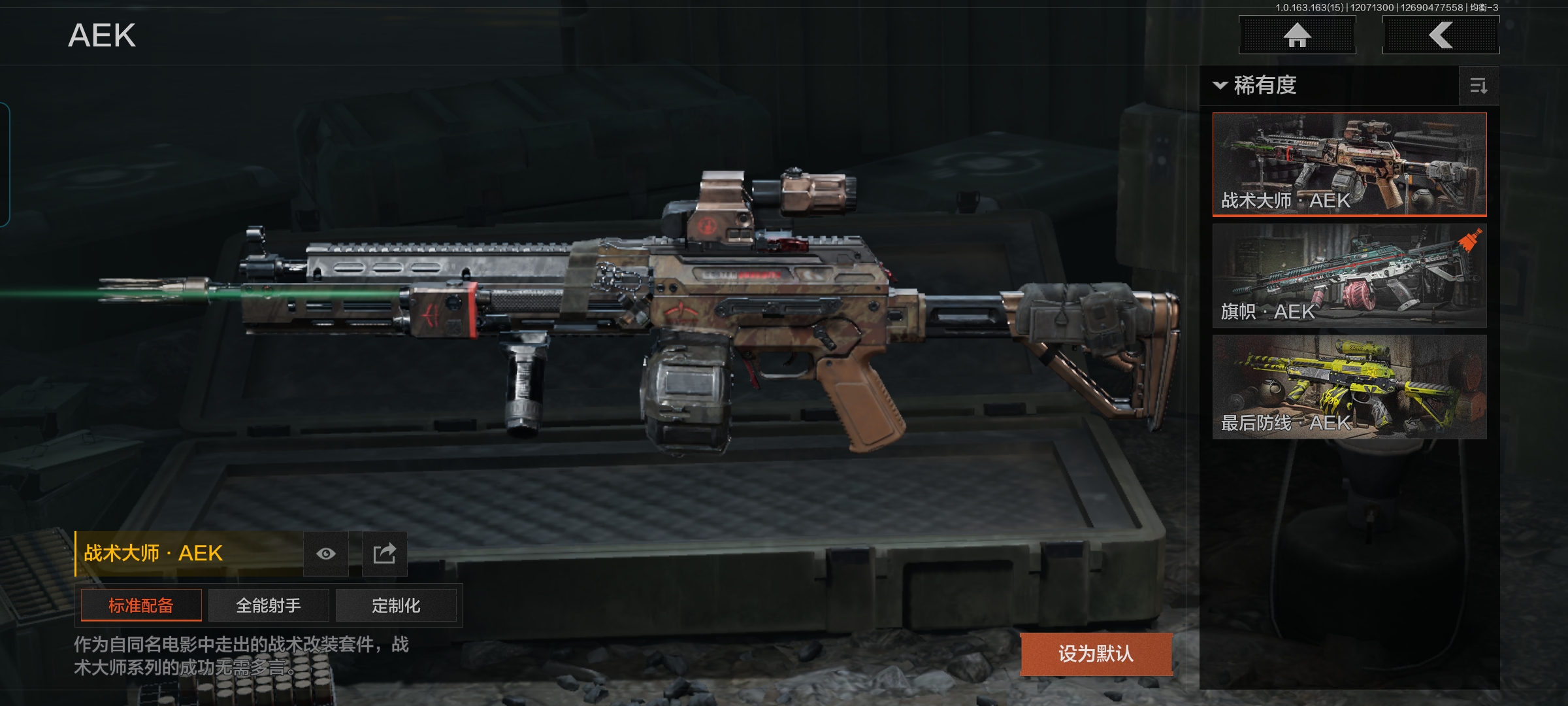Viewport: 1568px width, 706px height.
Task: Click the eye preview icon
Action: click(x=326, y=554)
